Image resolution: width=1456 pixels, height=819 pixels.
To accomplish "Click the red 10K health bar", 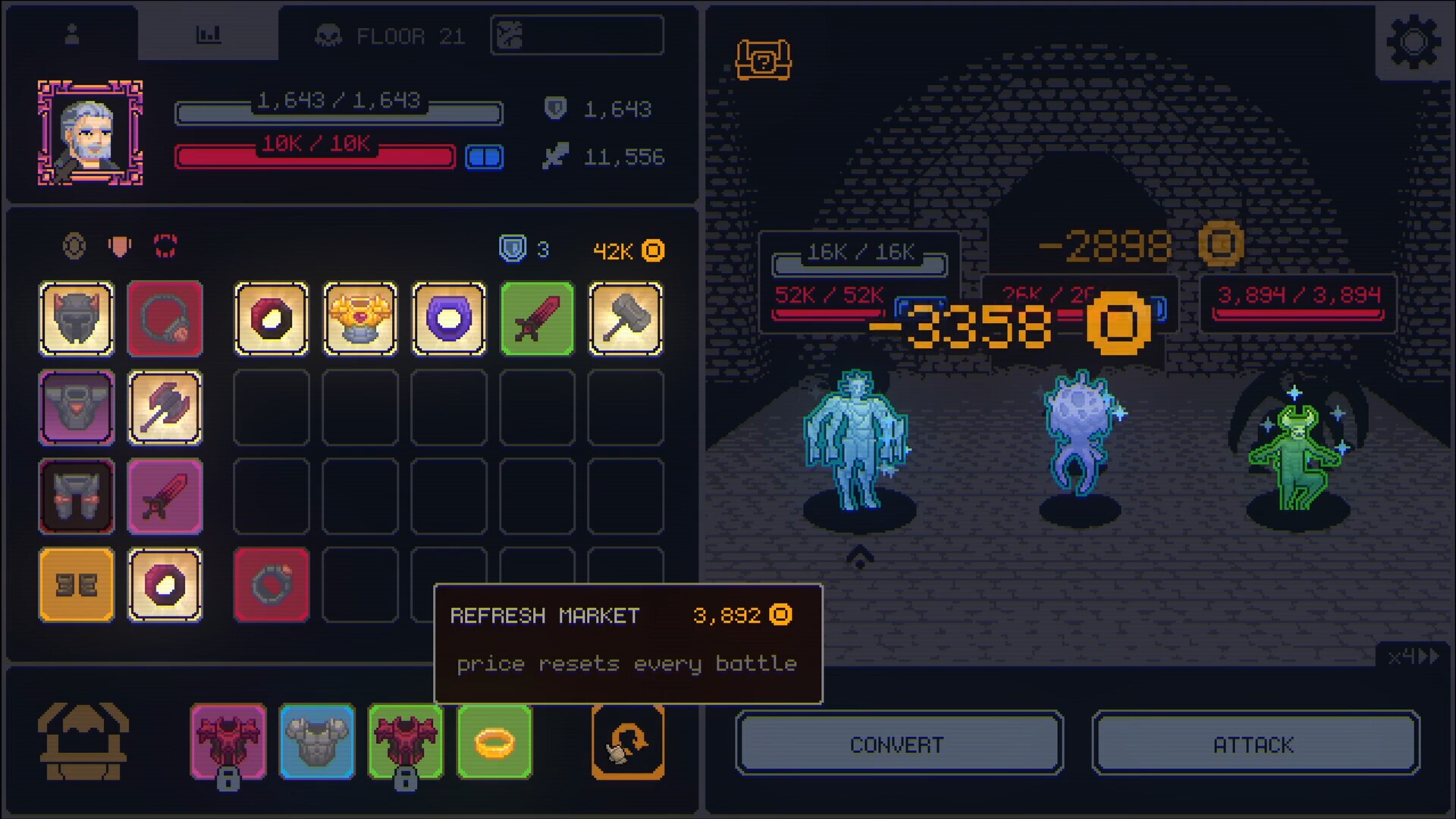I will pyautogui.click(x=314, y=157).
